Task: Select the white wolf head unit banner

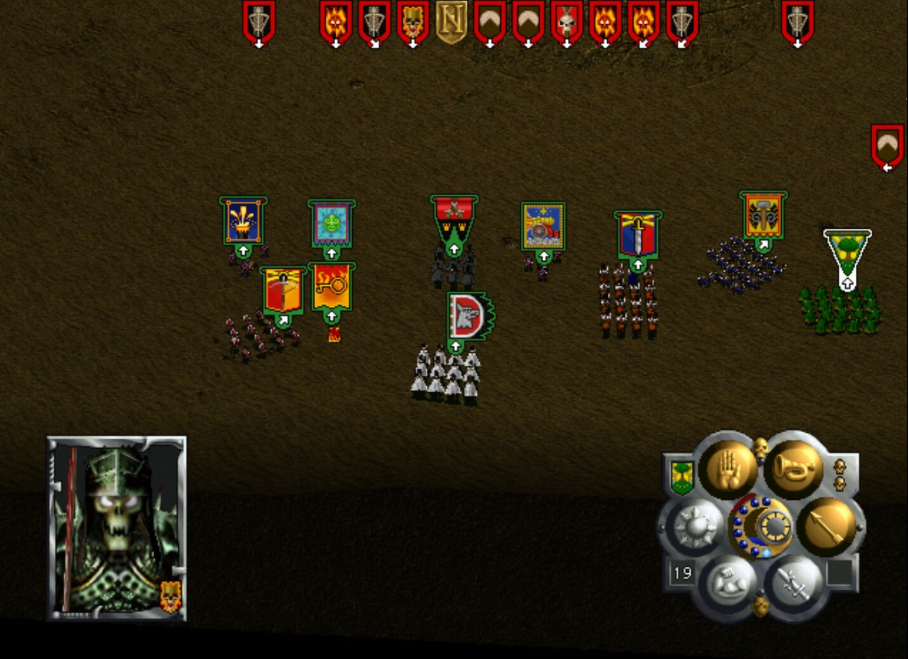Action: 465,316
